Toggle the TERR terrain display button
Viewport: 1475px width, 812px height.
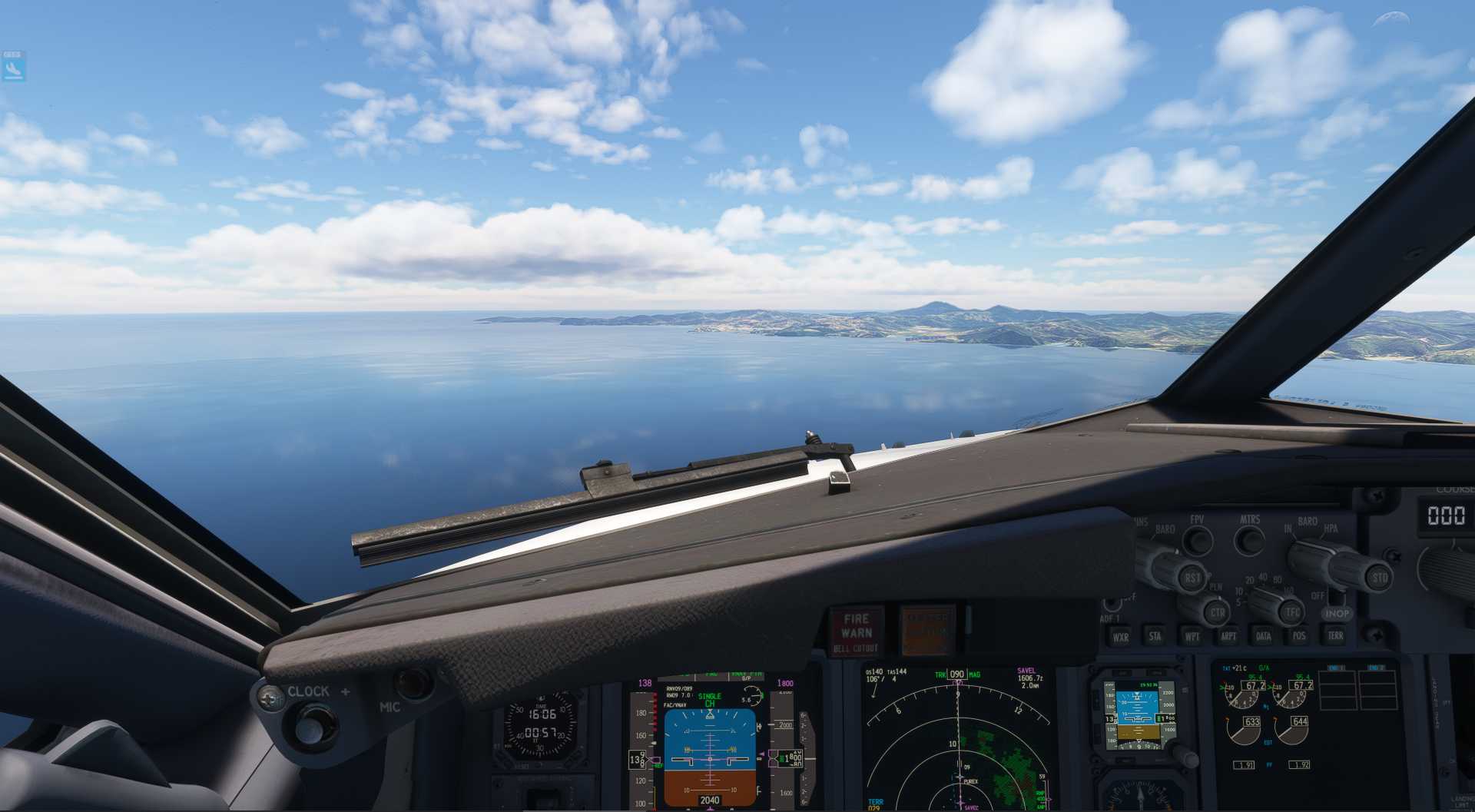coord(1335,635)
